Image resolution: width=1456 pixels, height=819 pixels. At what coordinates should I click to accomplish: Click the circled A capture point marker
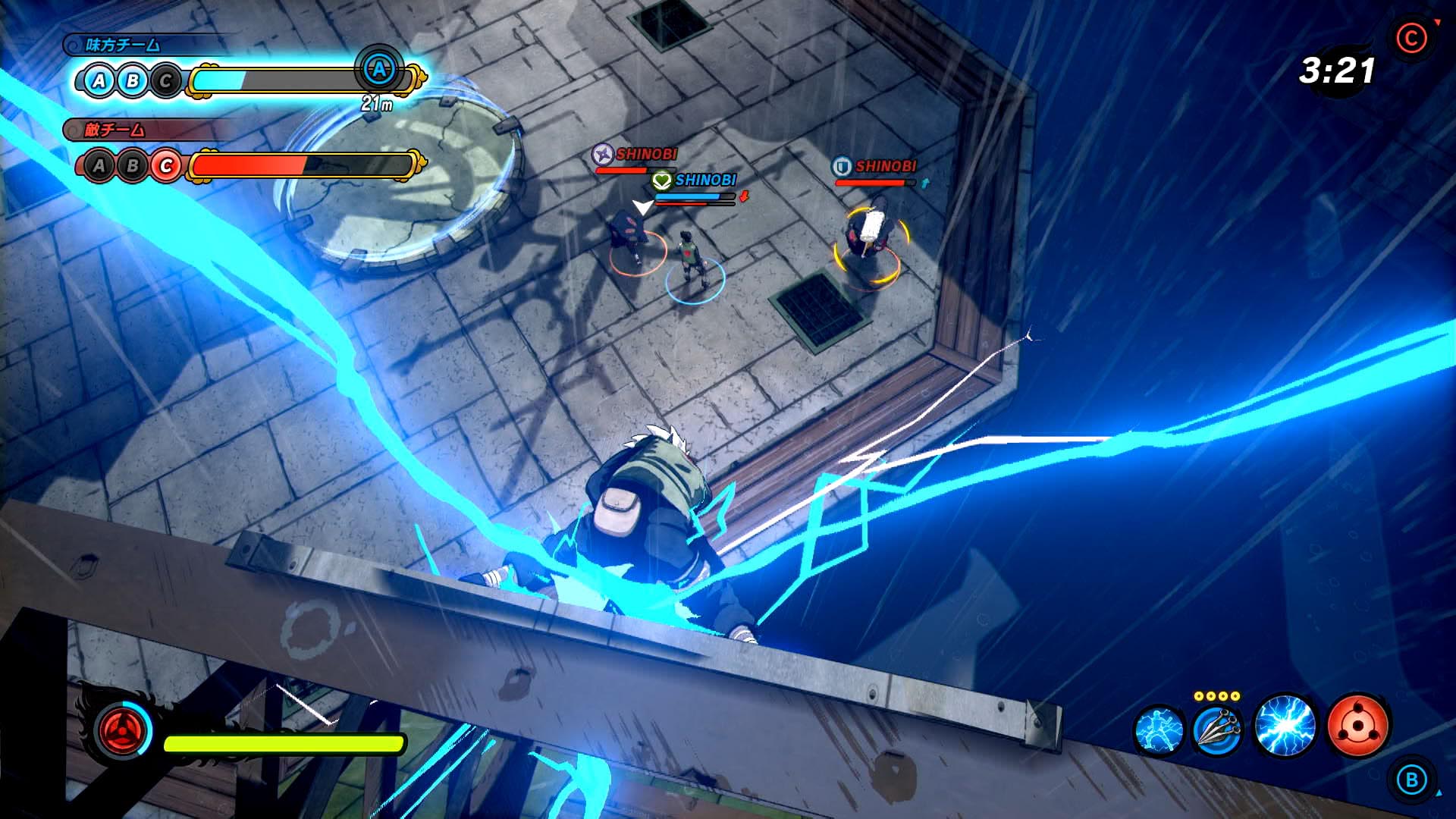pos(378,70)
